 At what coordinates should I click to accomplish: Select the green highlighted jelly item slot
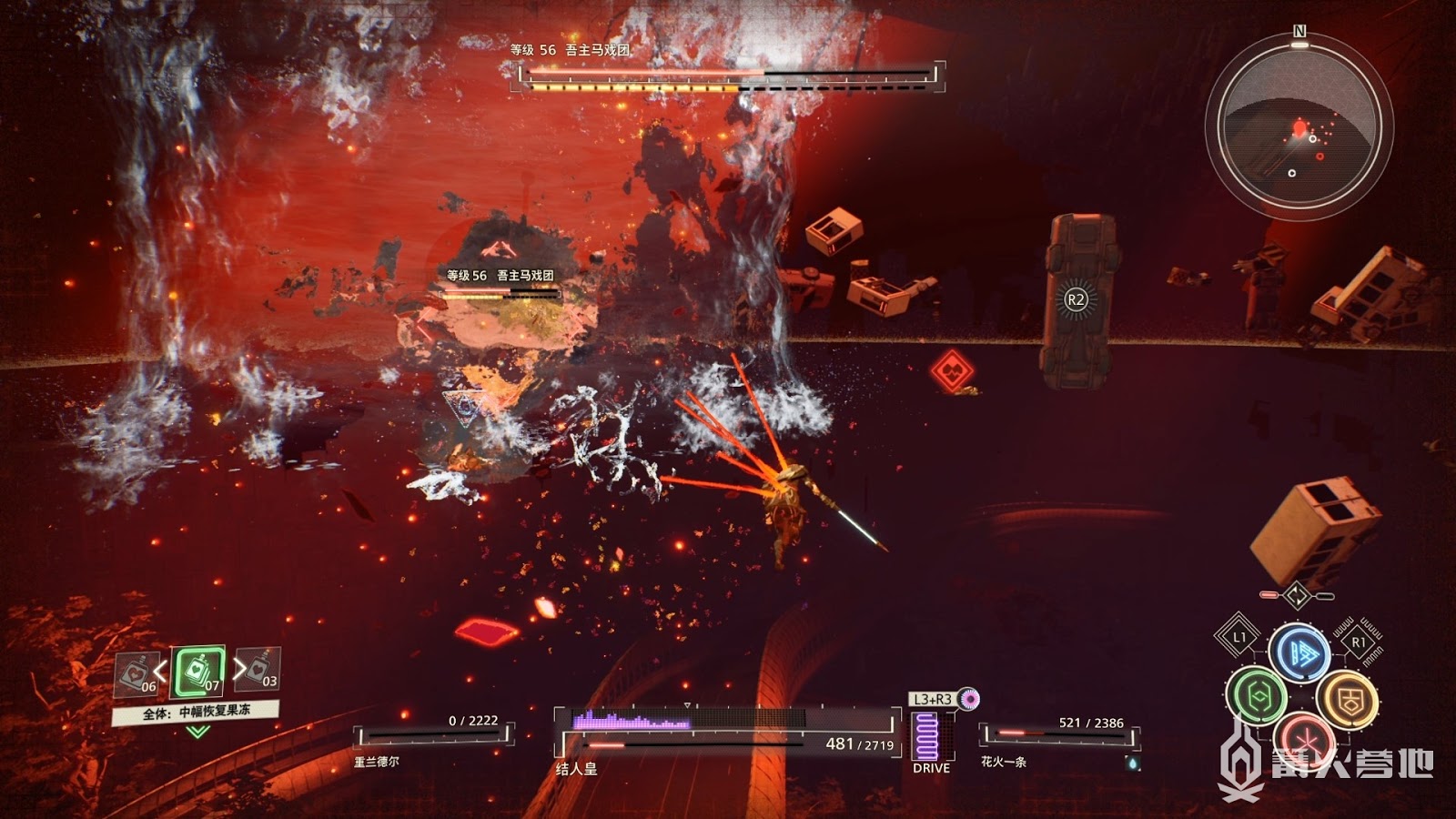click(199, 672)
